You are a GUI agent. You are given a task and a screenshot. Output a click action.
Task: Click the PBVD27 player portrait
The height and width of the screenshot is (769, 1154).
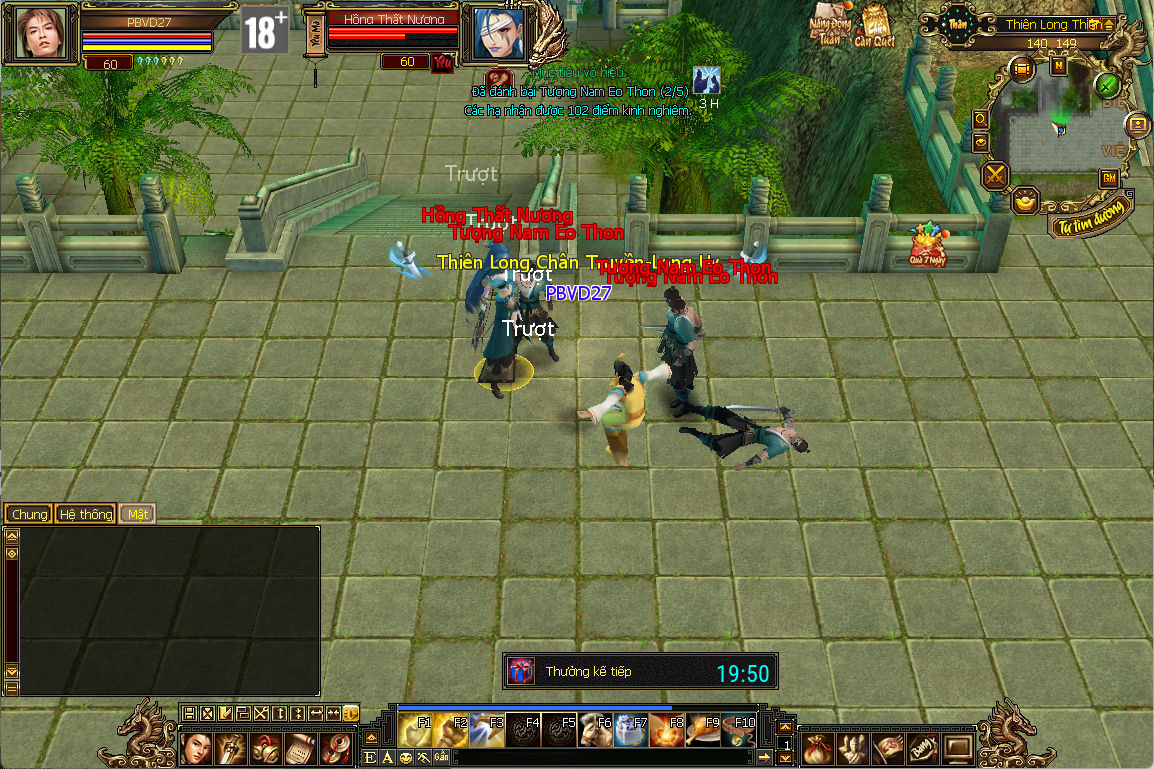(x=41, y=33)
